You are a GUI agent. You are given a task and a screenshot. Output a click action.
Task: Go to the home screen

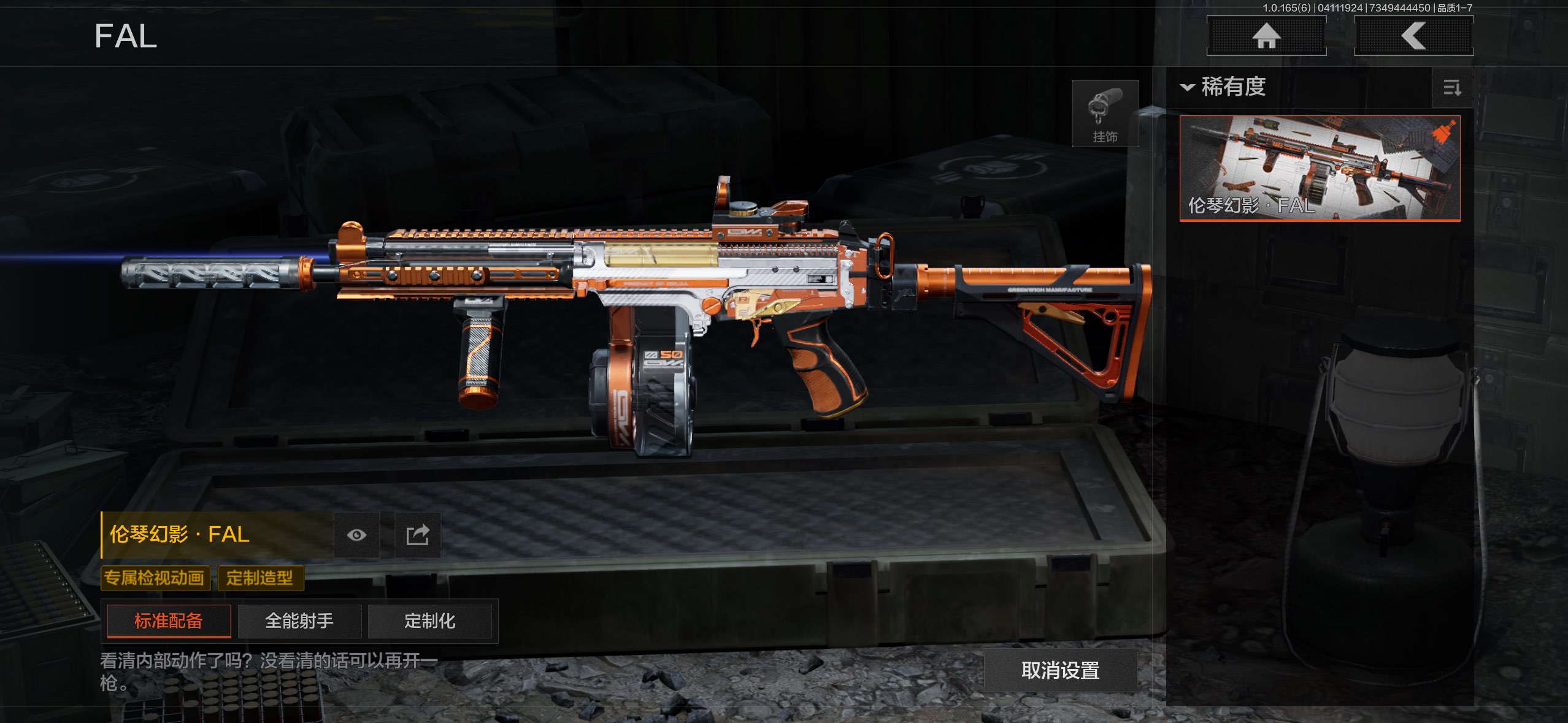point(1266,36)
